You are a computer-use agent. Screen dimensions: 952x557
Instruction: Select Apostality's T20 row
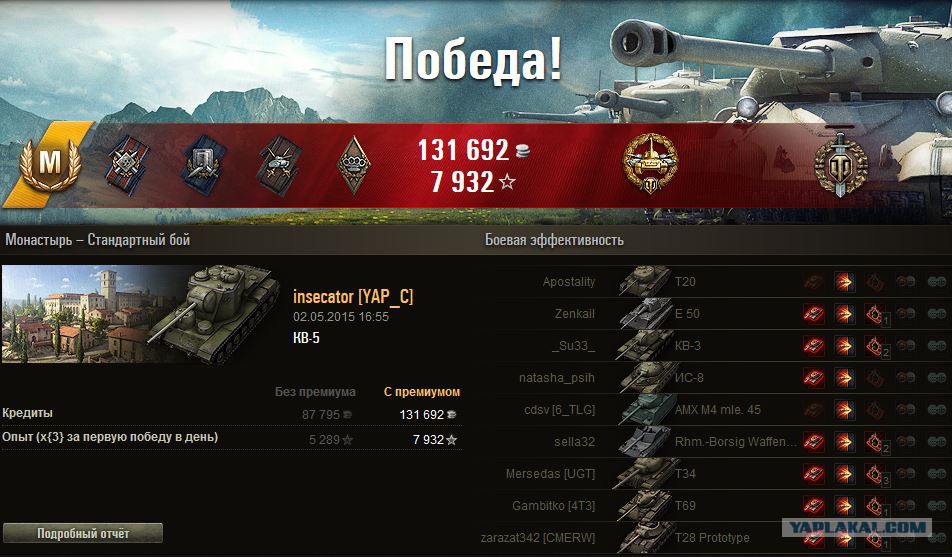700,283
